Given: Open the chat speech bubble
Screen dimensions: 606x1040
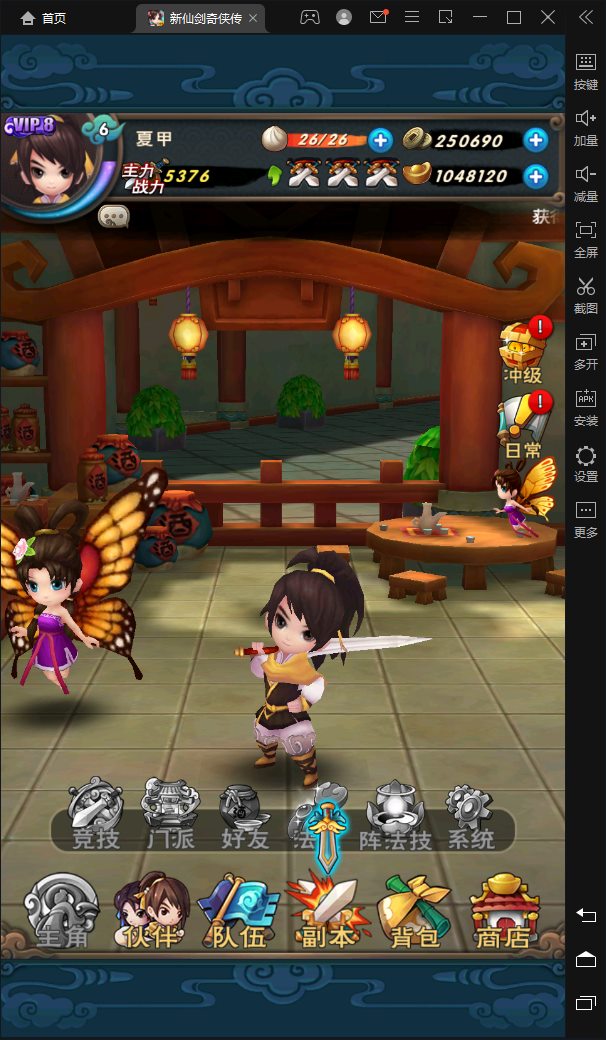Looking at the screenshot, I should [x=113, y=215].
